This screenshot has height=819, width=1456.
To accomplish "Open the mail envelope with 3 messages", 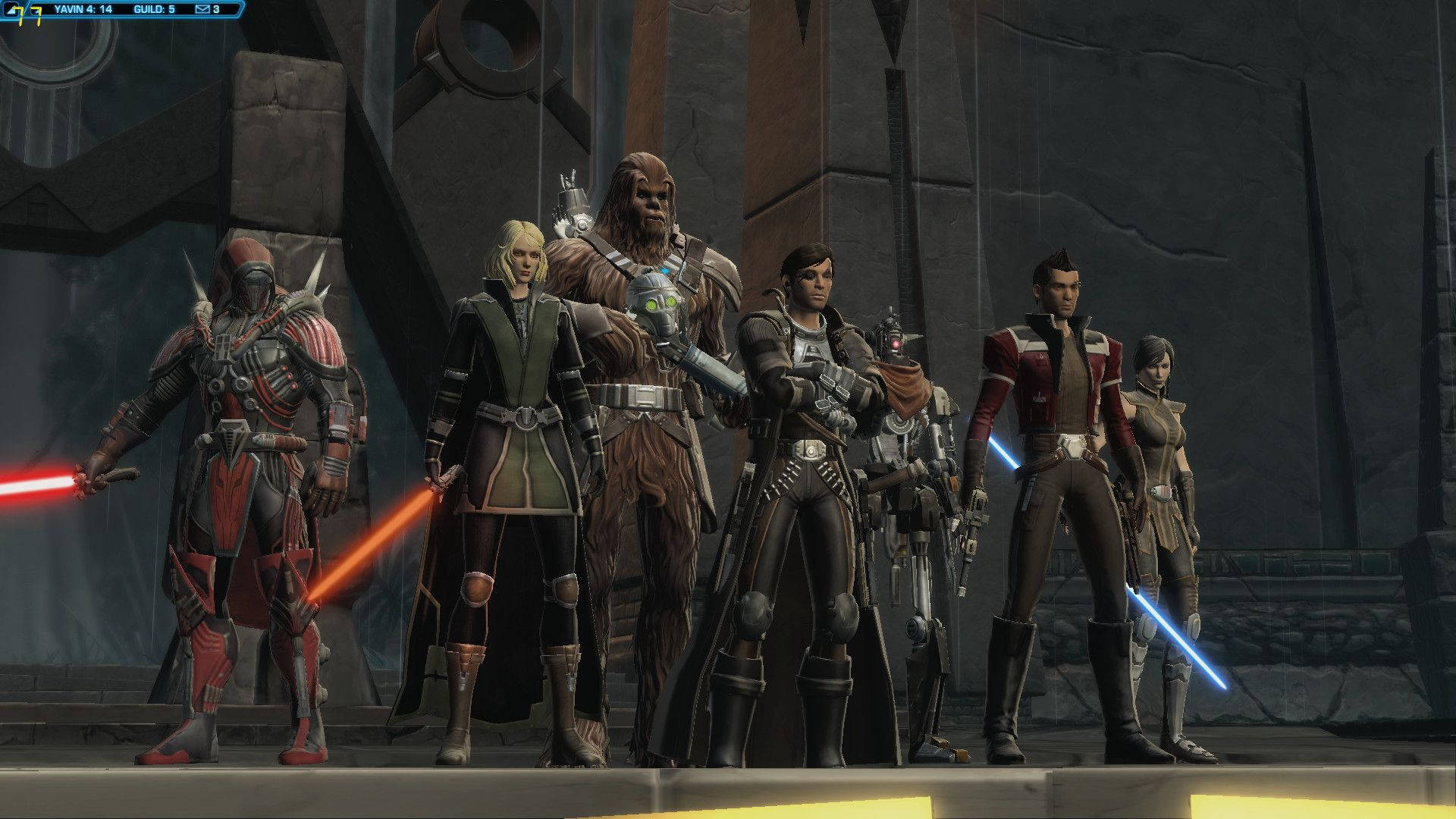I will (x=202, y=10).
